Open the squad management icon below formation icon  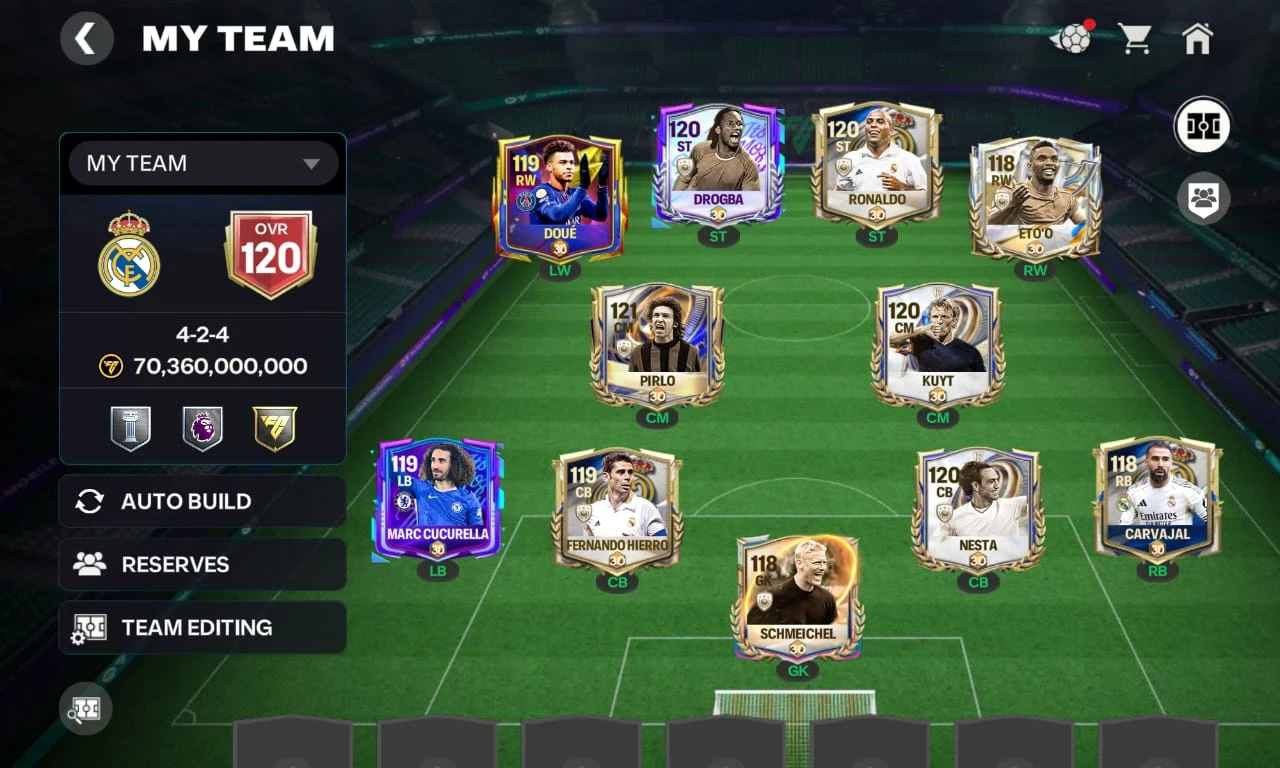click(1203, 198)
